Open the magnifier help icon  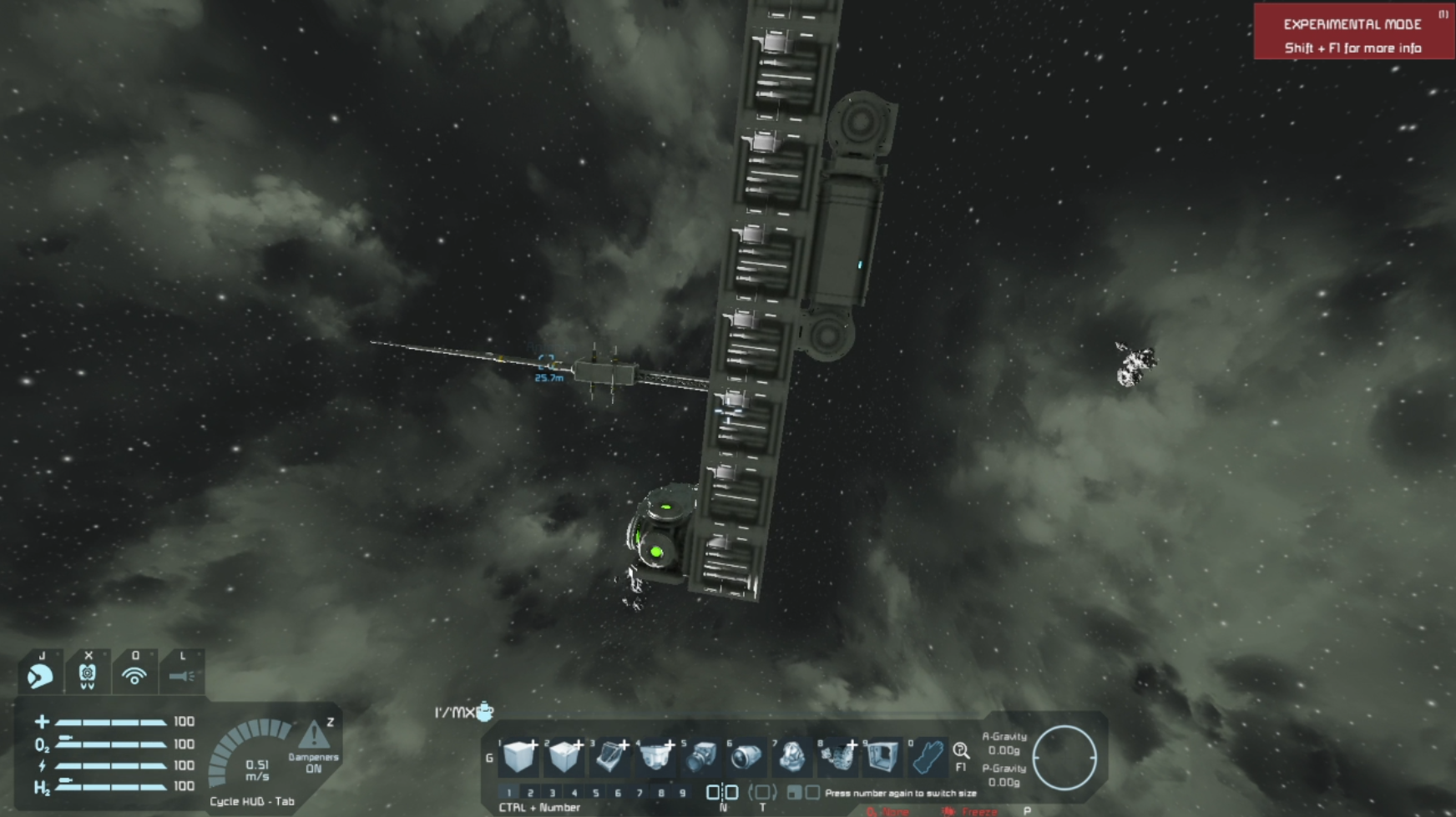tap(961, 751)
